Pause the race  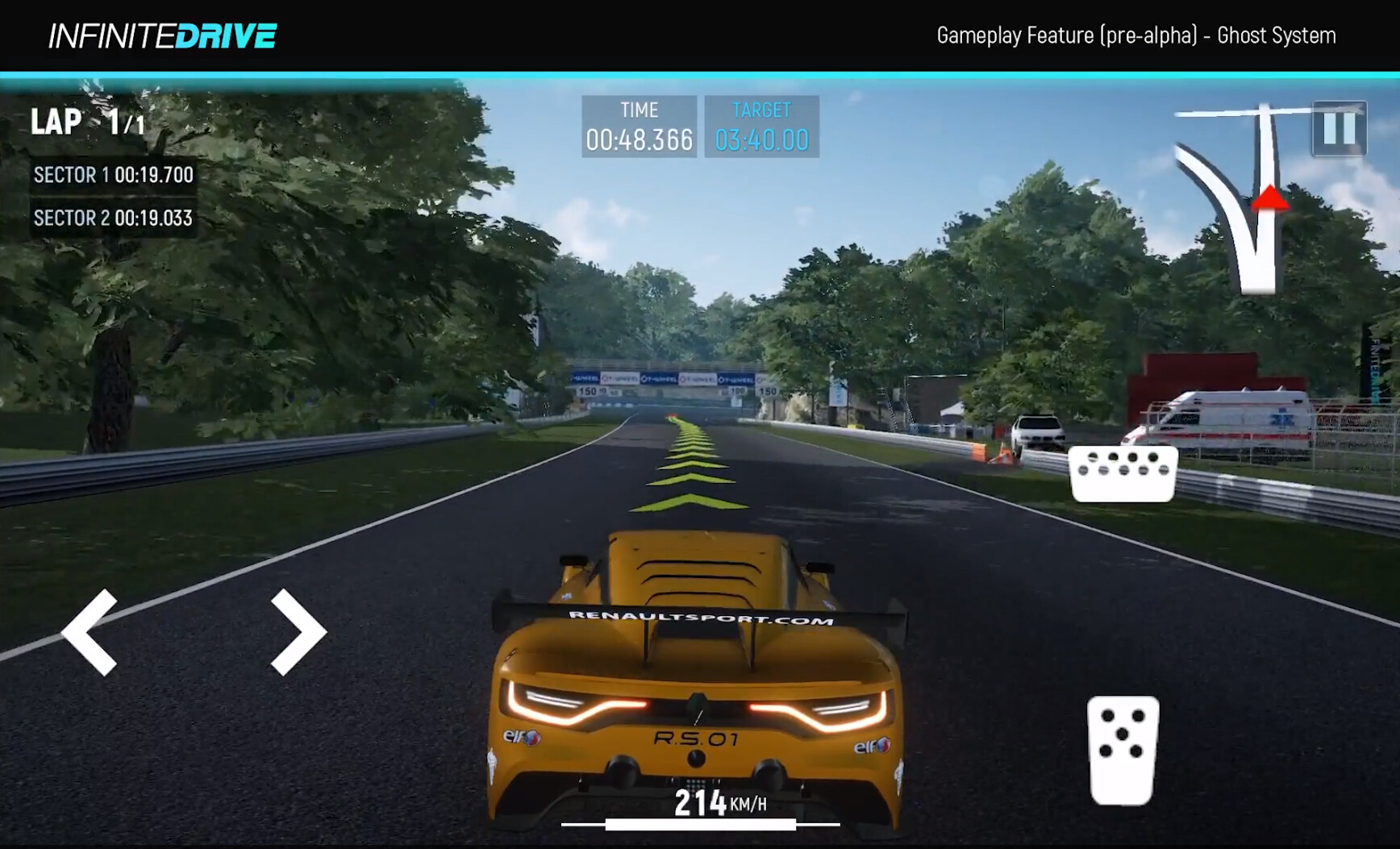(x=1339, y=128)
